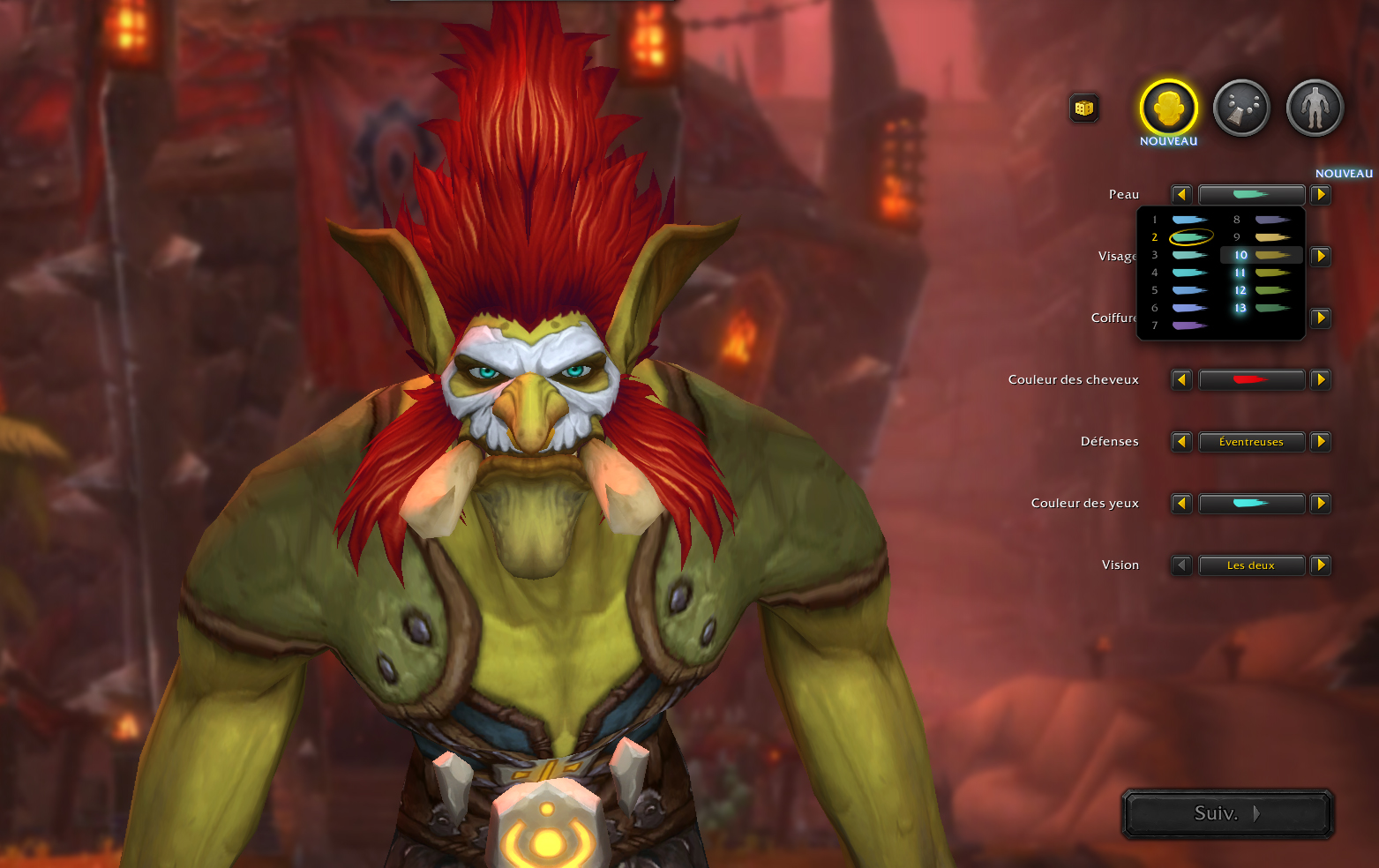The height and width of the screenshot is (868, 1379).
Task: Click the Suiv. next button
Action: [x=1226, y=813]
